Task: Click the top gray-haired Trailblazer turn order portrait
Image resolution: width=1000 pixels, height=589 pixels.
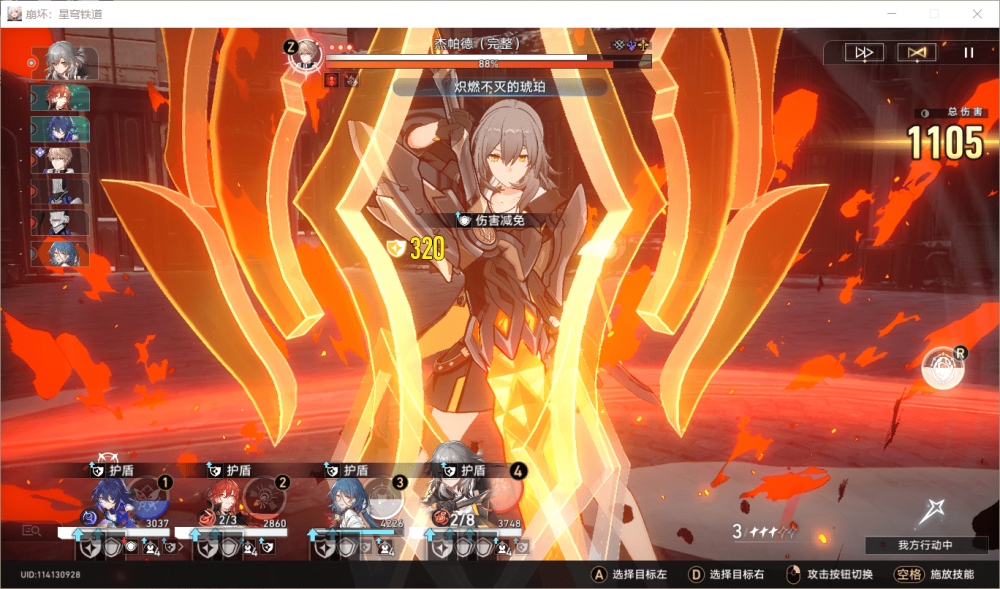Action: [66, 63]
